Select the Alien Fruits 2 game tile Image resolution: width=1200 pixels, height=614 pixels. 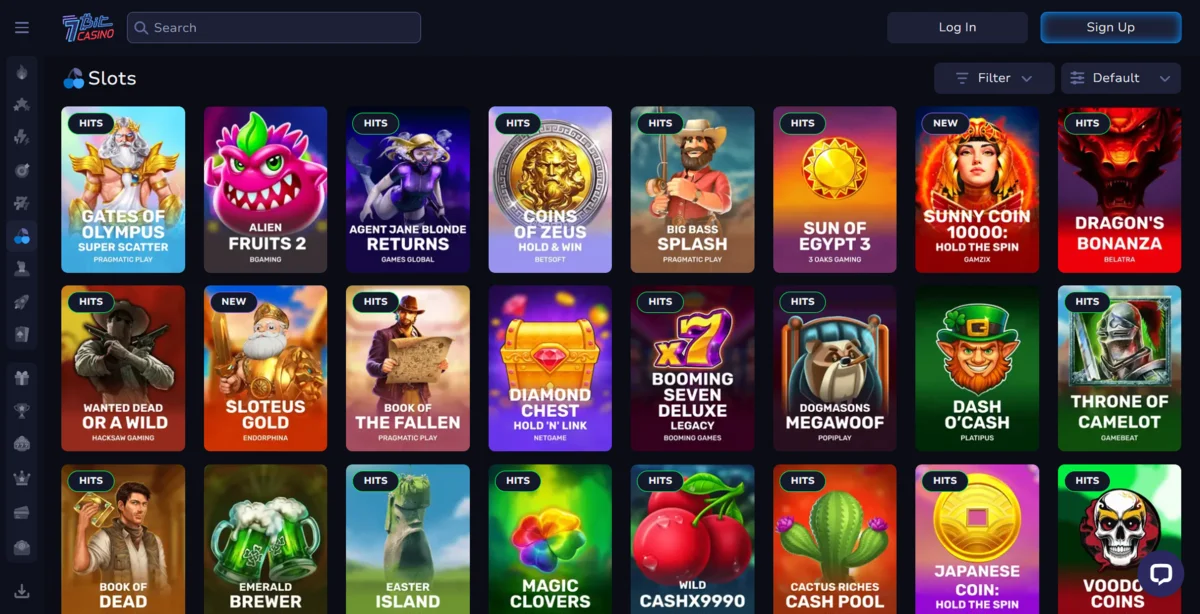(265, 190)
